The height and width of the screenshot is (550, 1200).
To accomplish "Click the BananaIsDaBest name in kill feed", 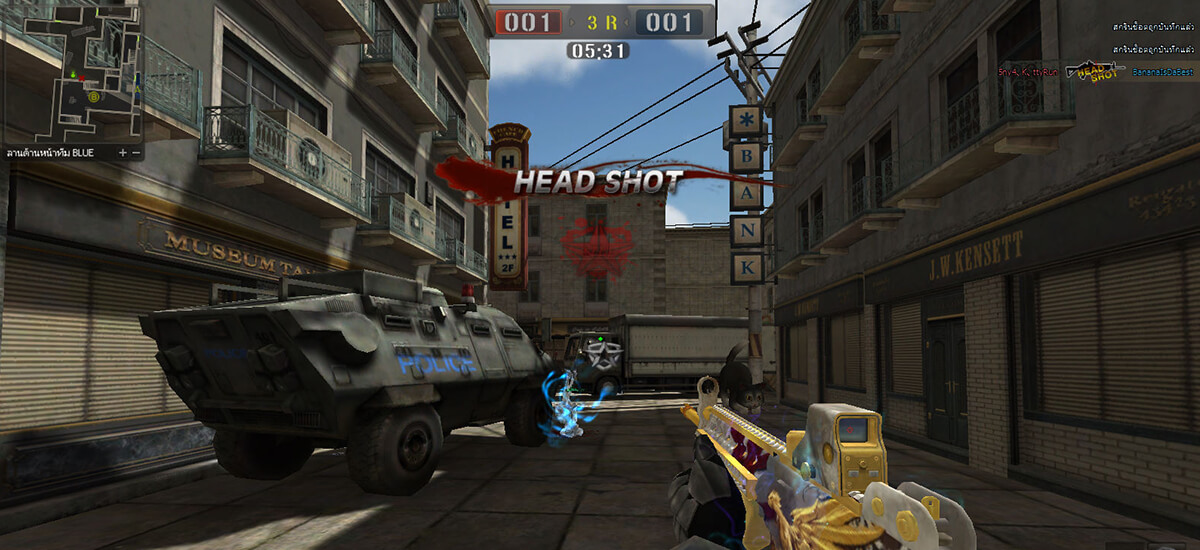I will 1163,72.
